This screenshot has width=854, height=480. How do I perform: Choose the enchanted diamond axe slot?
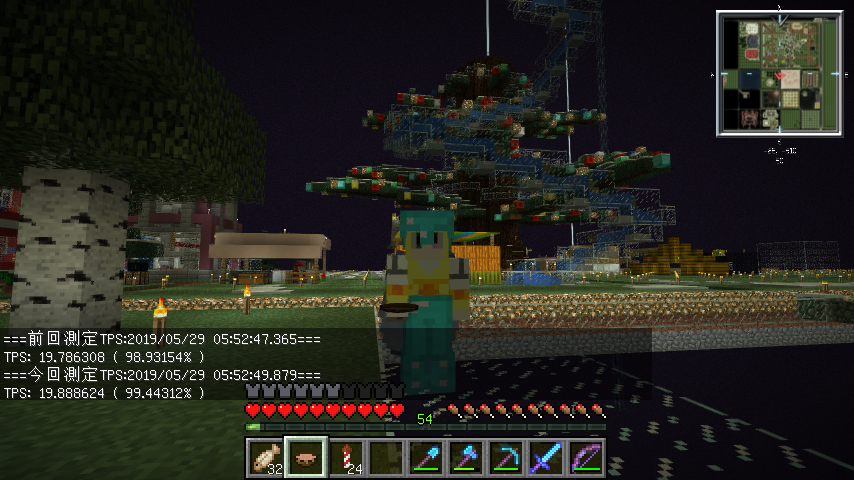pos(465,458)
